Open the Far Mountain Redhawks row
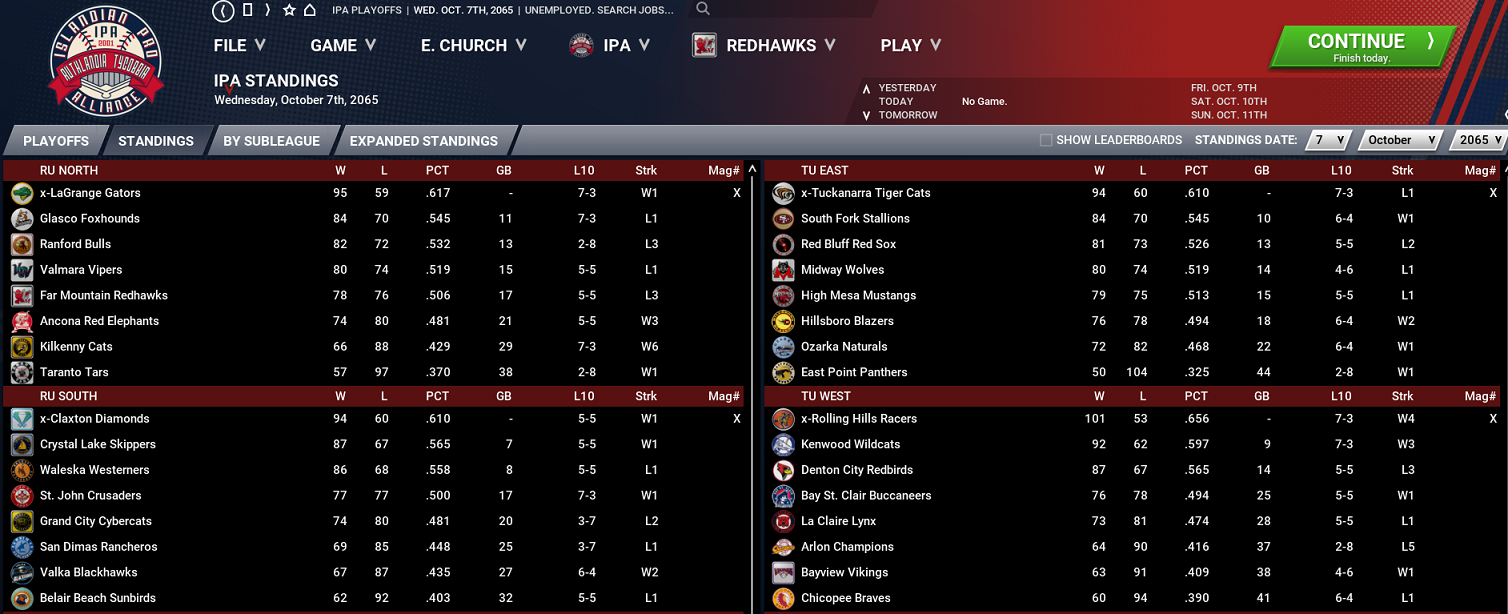The width and height of the screenshot is (1508, 614). click(x=103, y=296)
